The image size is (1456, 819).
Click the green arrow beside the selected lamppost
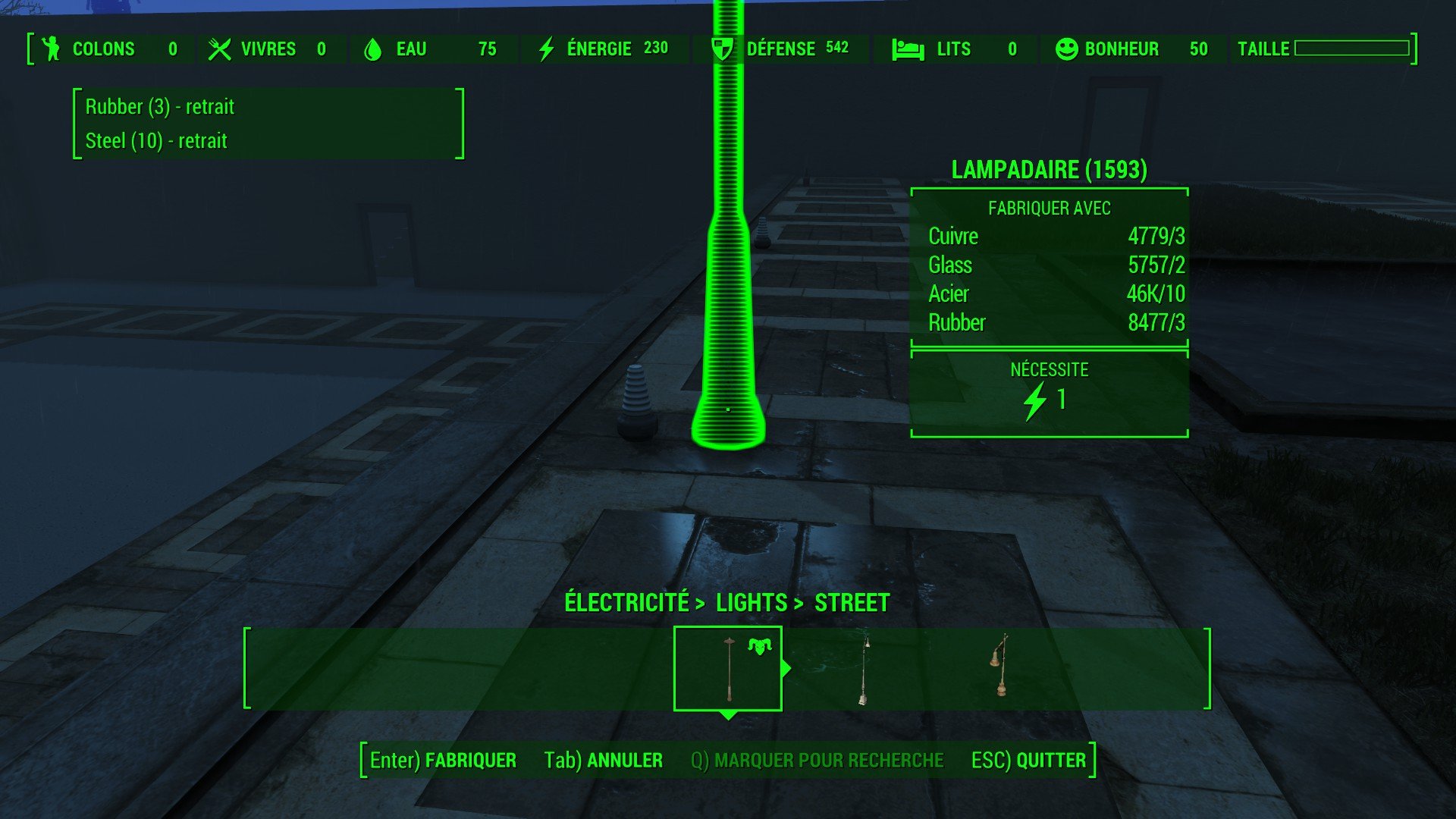pos(786,668)
